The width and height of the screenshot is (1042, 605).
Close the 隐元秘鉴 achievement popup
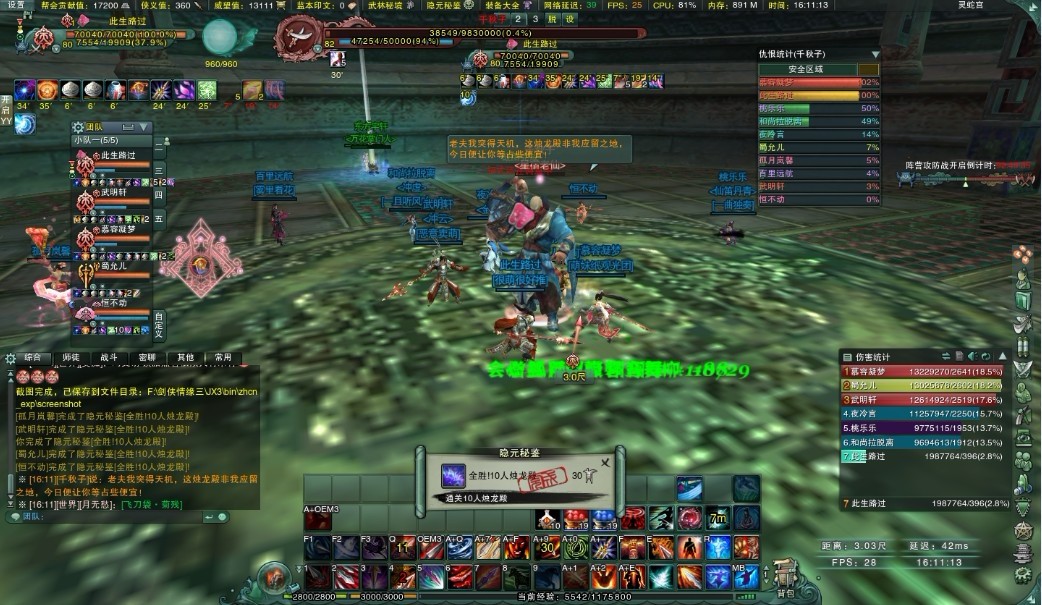(604, 463)
